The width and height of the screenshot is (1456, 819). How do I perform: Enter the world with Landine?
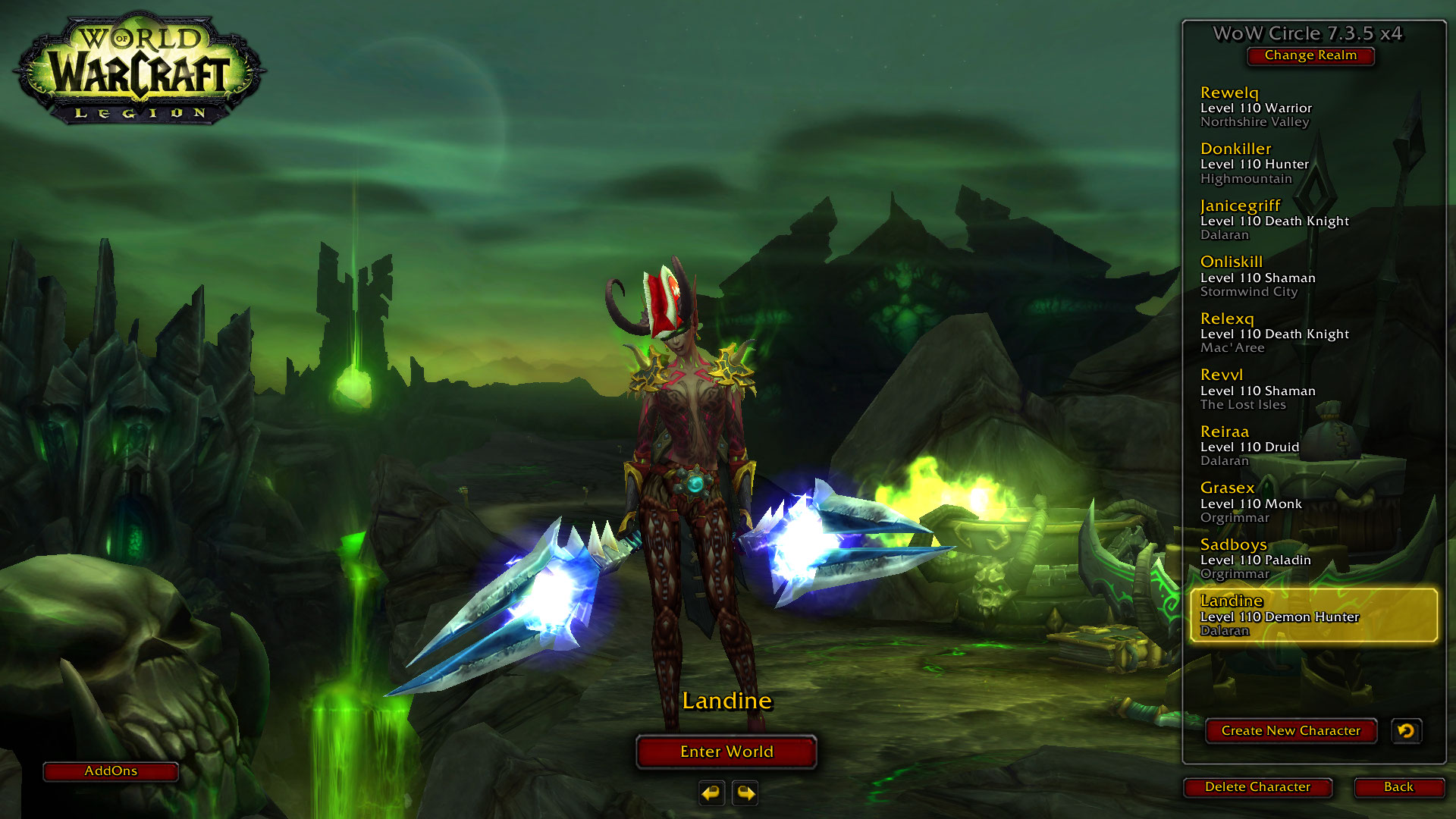[x=726, y=752]
